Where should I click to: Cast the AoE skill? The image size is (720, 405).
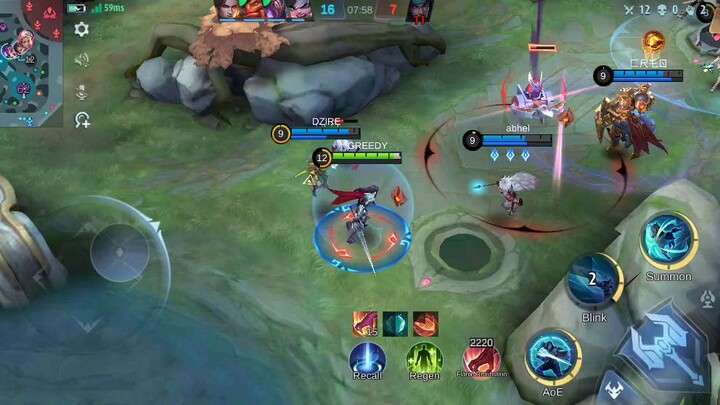[553, 357]
